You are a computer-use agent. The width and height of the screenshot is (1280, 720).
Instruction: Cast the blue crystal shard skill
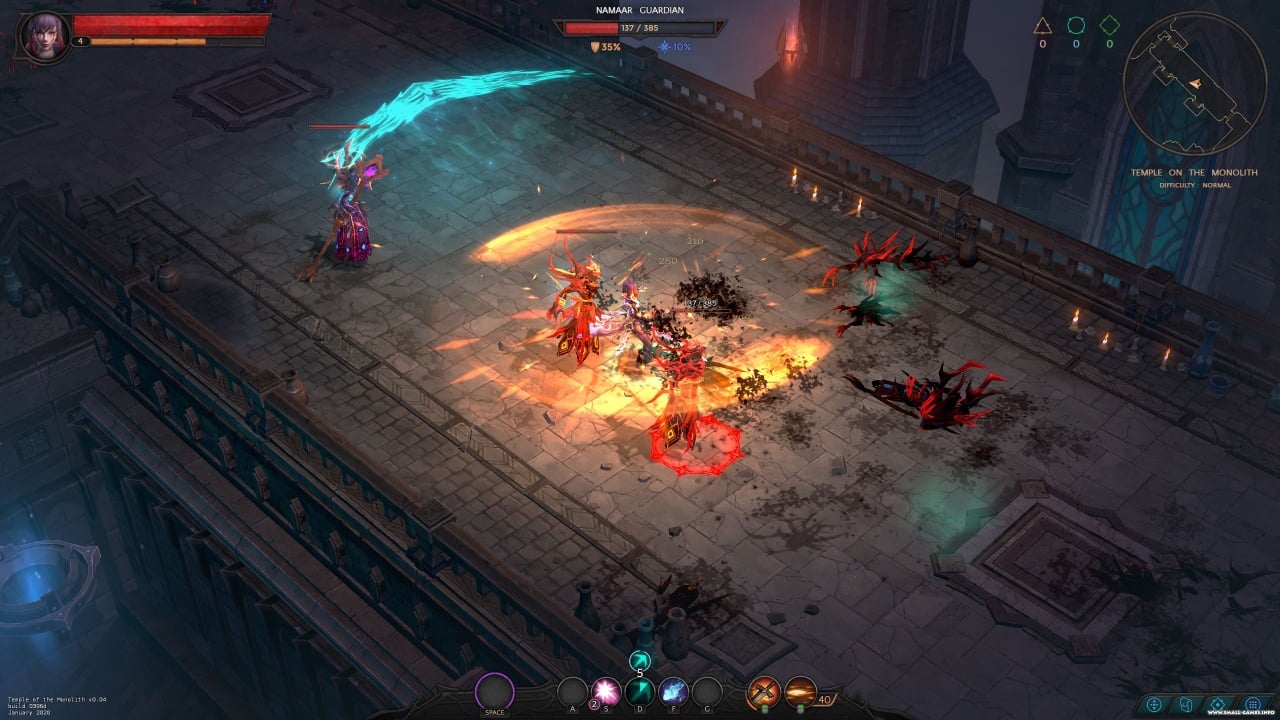pyautogui.click(x=673, y=691)
